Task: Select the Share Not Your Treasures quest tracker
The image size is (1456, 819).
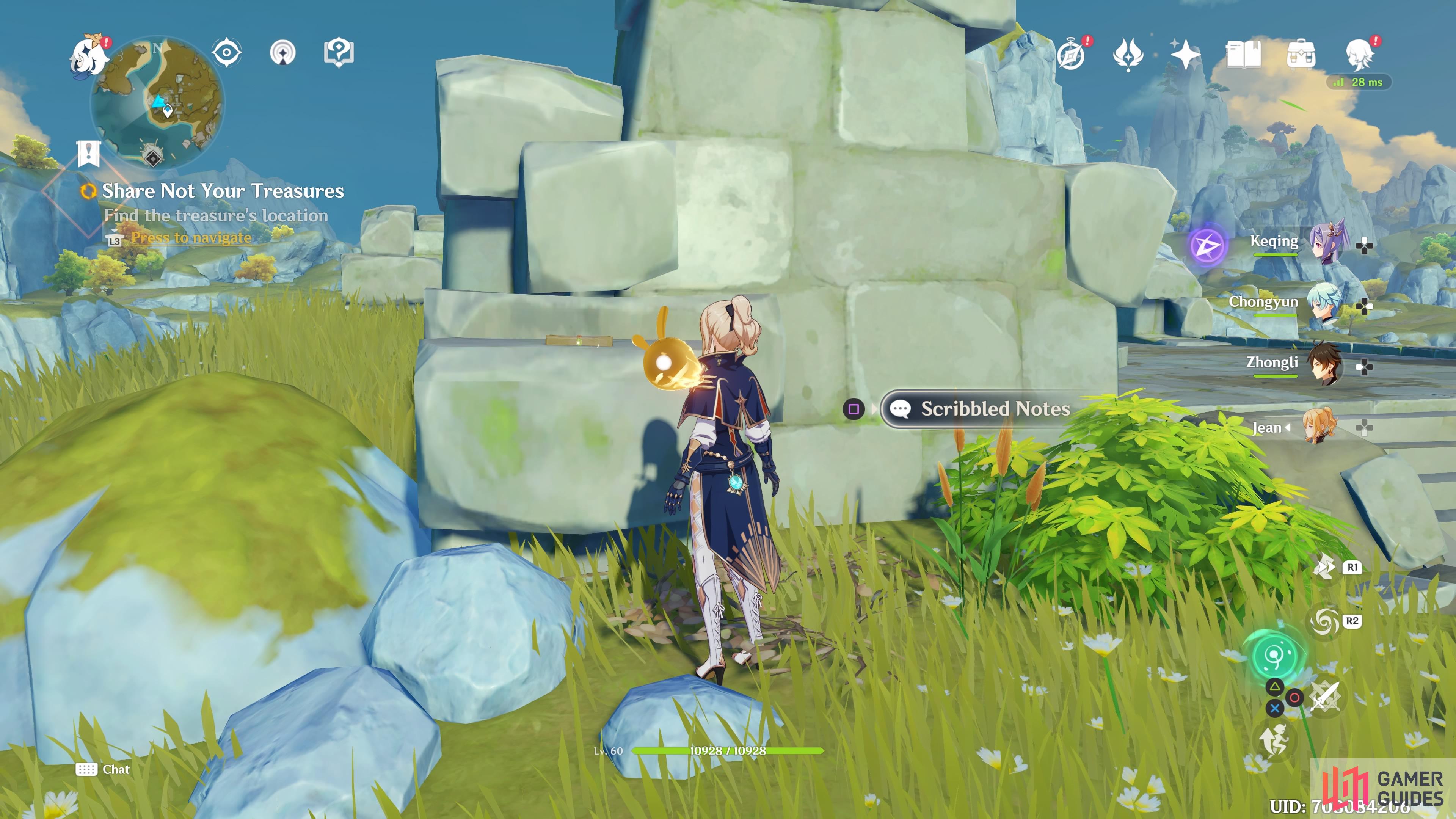Action: 223,191
